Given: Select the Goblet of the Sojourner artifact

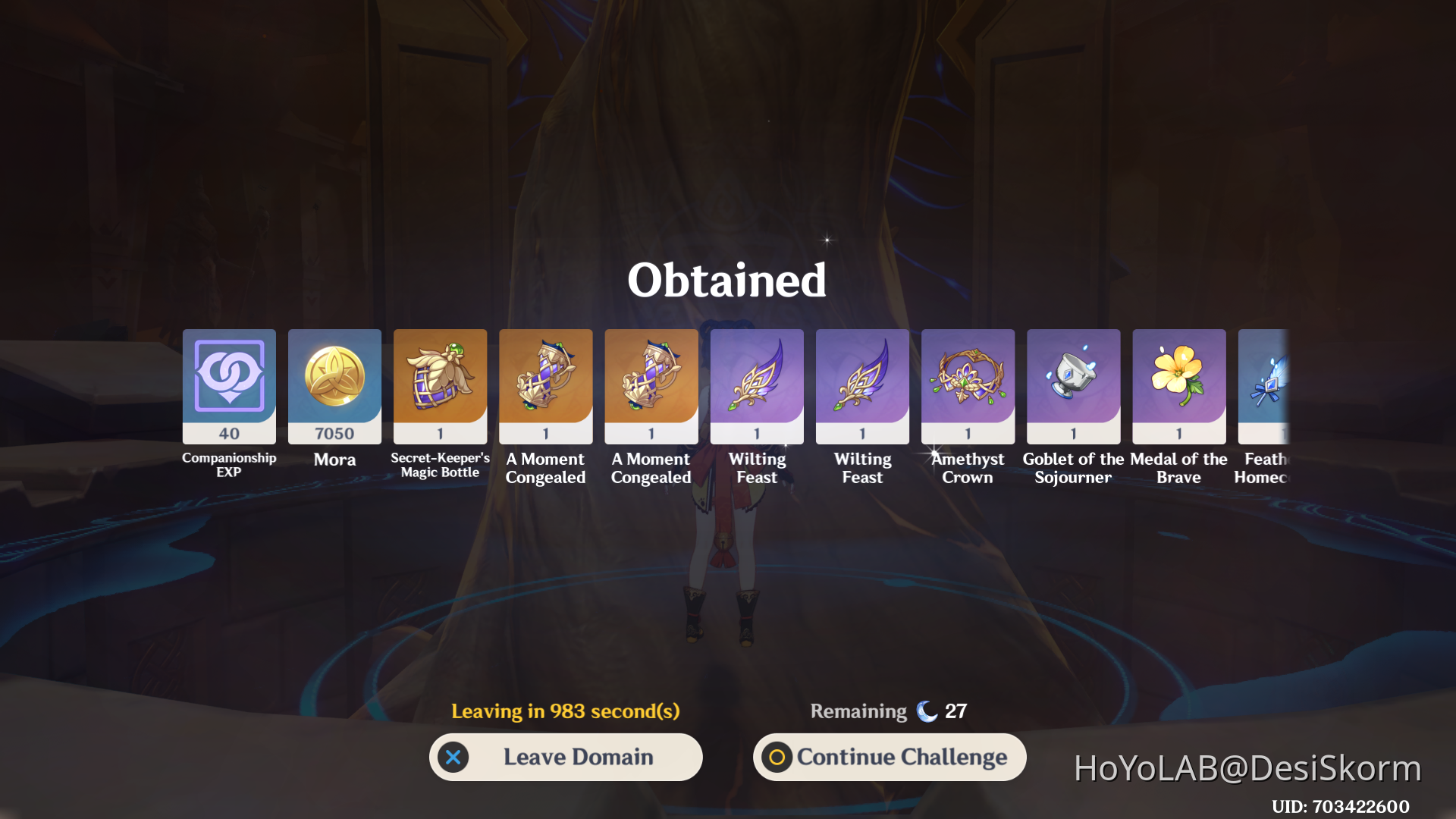Looking at the screenshot, I should click(x=1073, y=387).
